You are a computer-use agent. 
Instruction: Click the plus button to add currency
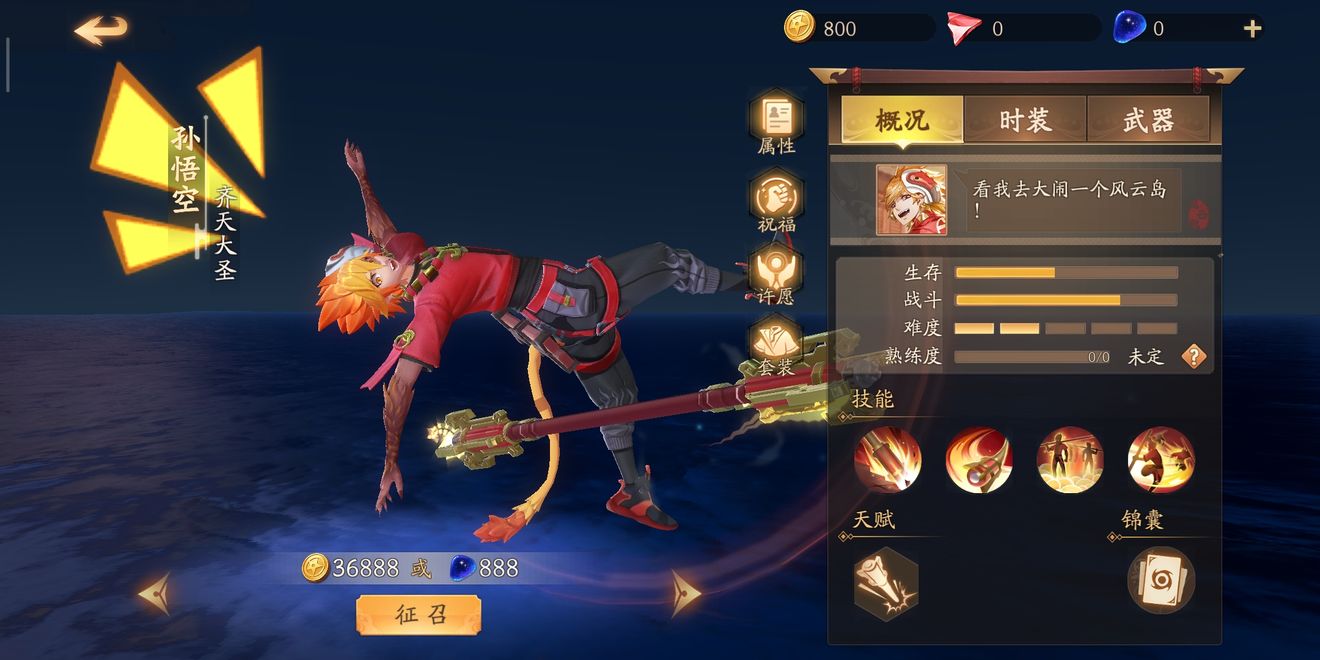(1252, 29)
